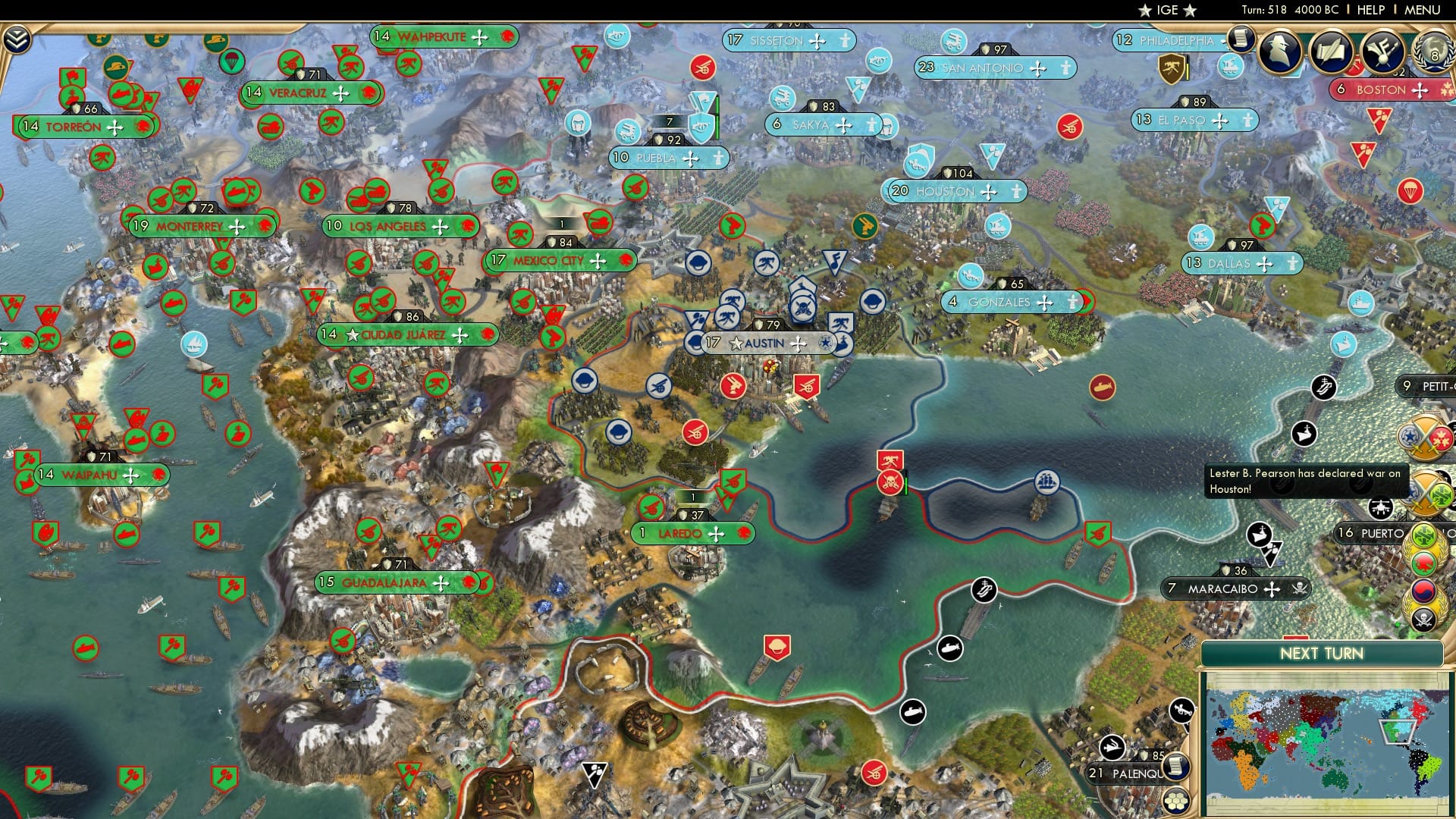Viewport: 1456px width, 819px height.
Task: Open the Military overview icon
Action: click(x=1385, y=53)
